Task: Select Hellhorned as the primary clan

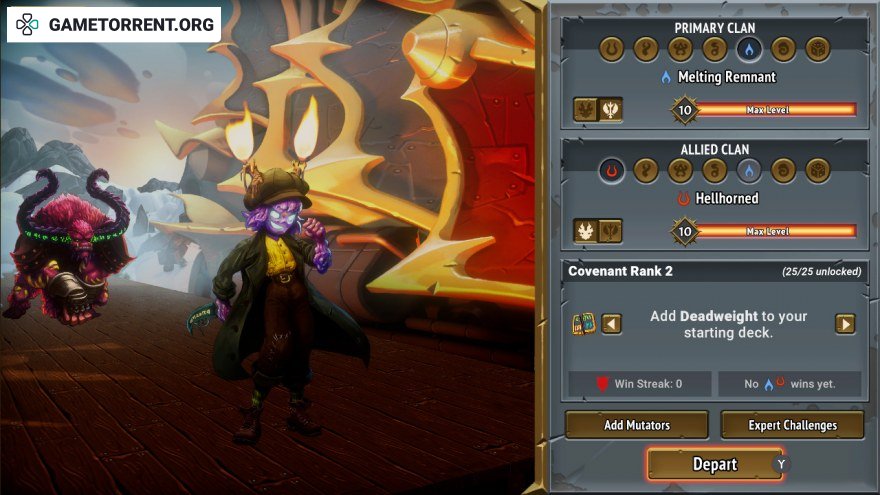Action: 612,49
